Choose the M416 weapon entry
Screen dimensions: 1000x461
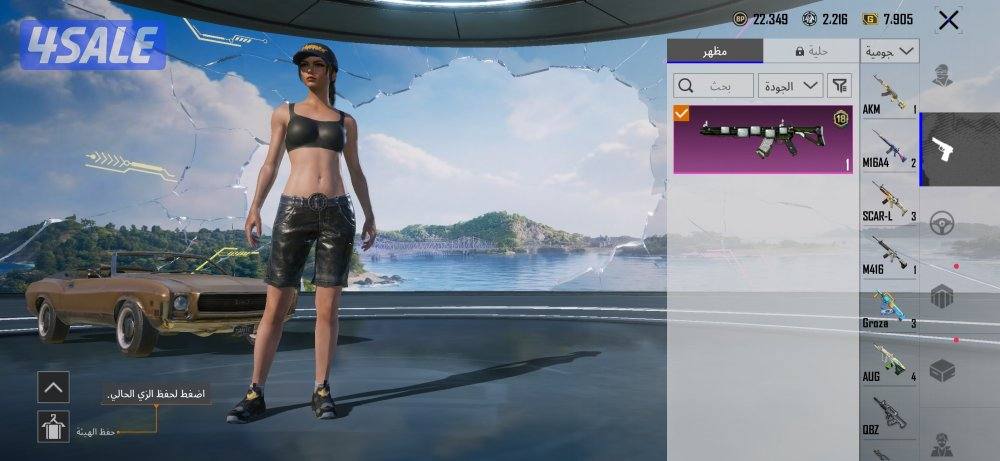coord(889,254)
